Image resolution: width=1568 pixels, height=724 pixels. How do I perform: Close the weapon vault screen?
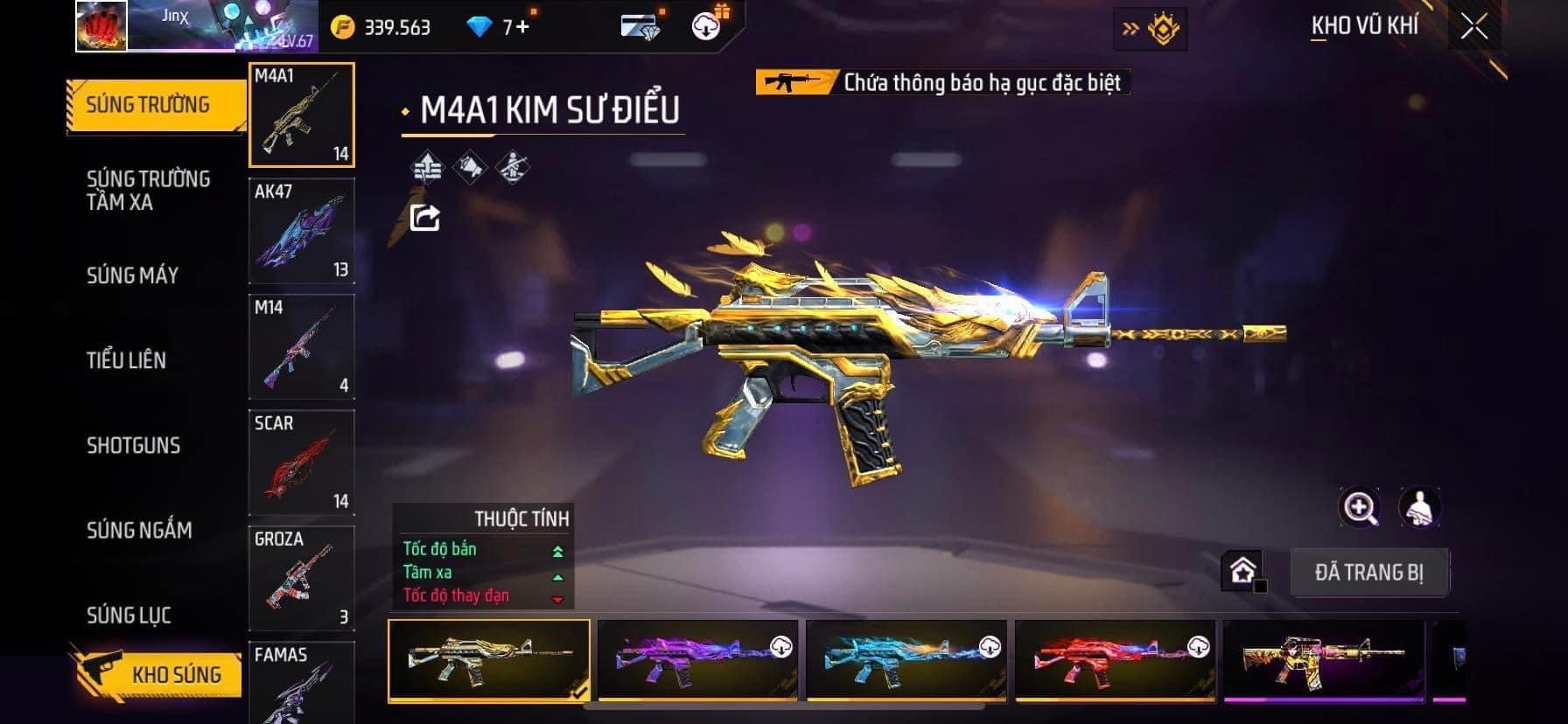click(x=1473, y=27)
